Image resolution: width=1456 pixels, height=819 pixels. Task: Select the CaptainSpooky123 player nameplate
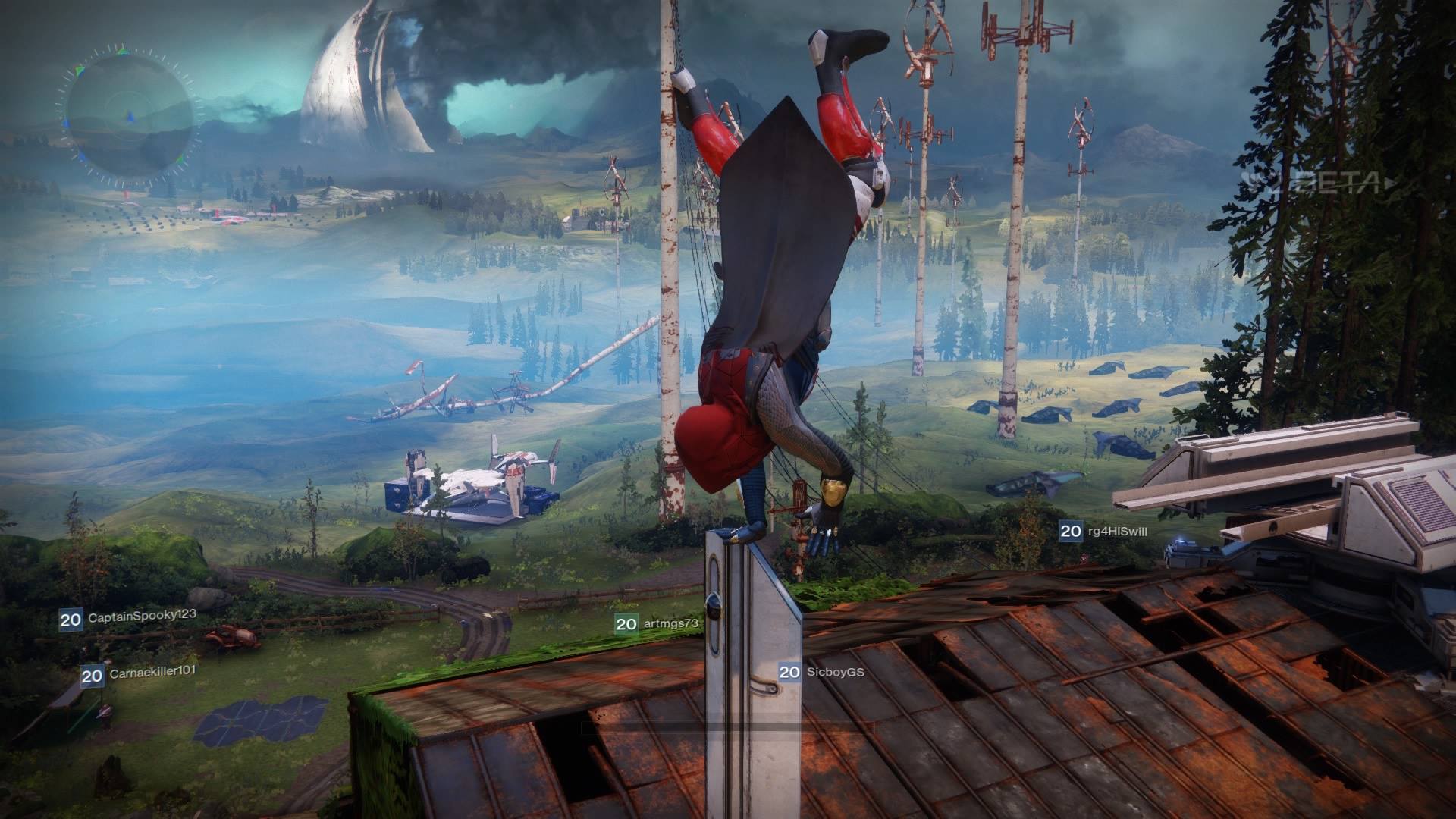coord(128,618)
